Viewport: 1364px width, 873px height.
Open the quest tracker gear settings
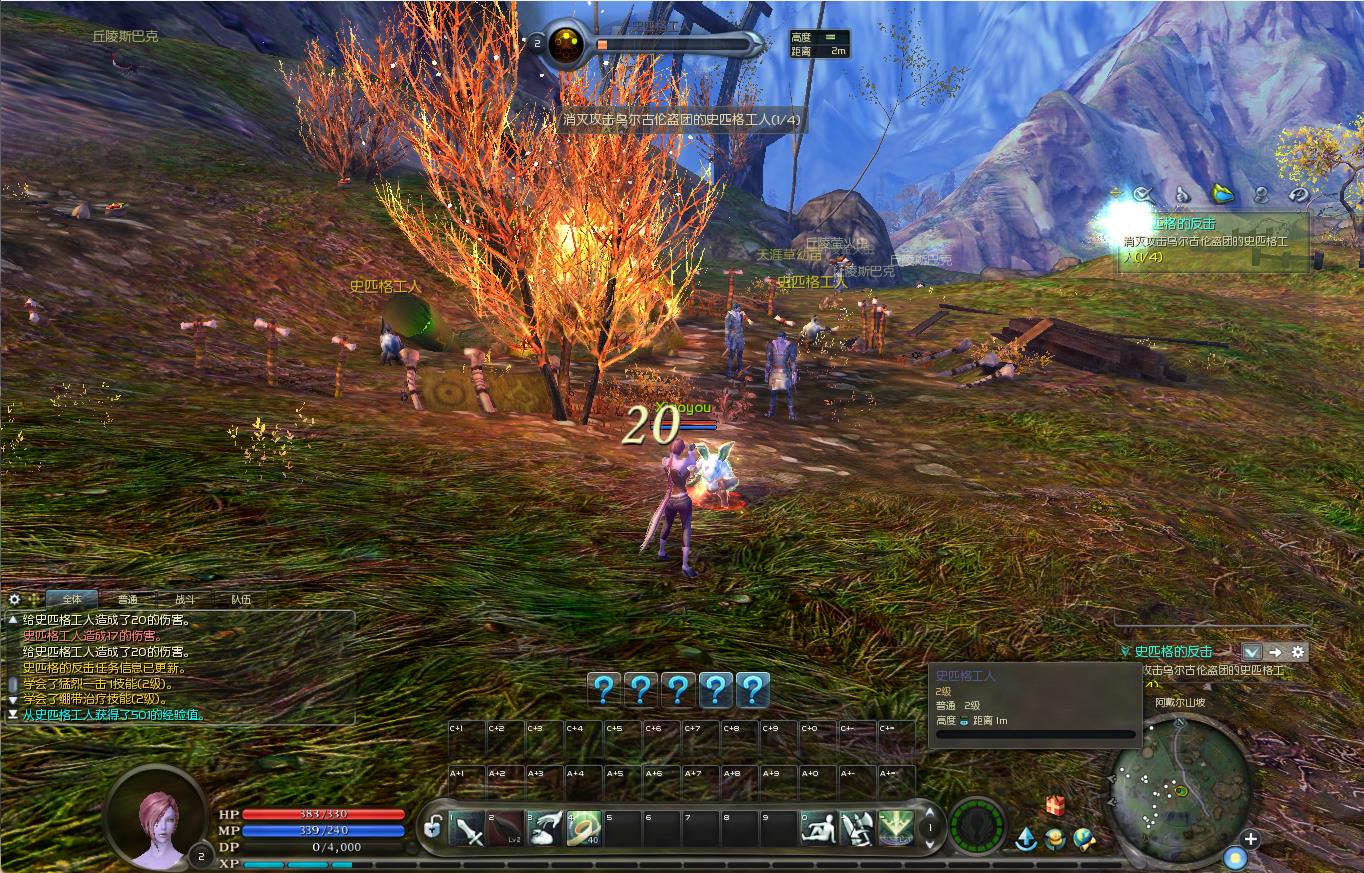pos(1298,652)
